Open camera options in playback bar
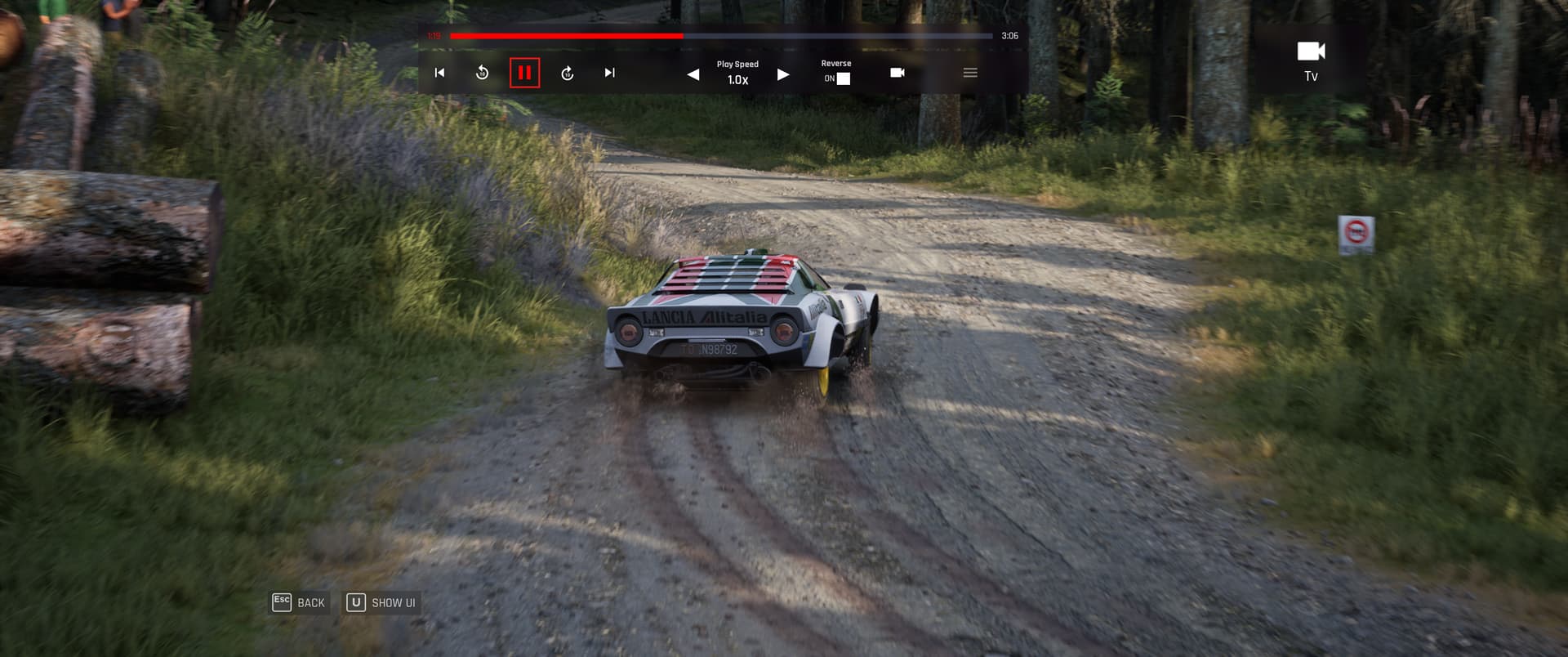The height and width of the screenshot is (657, 1568). point(897,73)
